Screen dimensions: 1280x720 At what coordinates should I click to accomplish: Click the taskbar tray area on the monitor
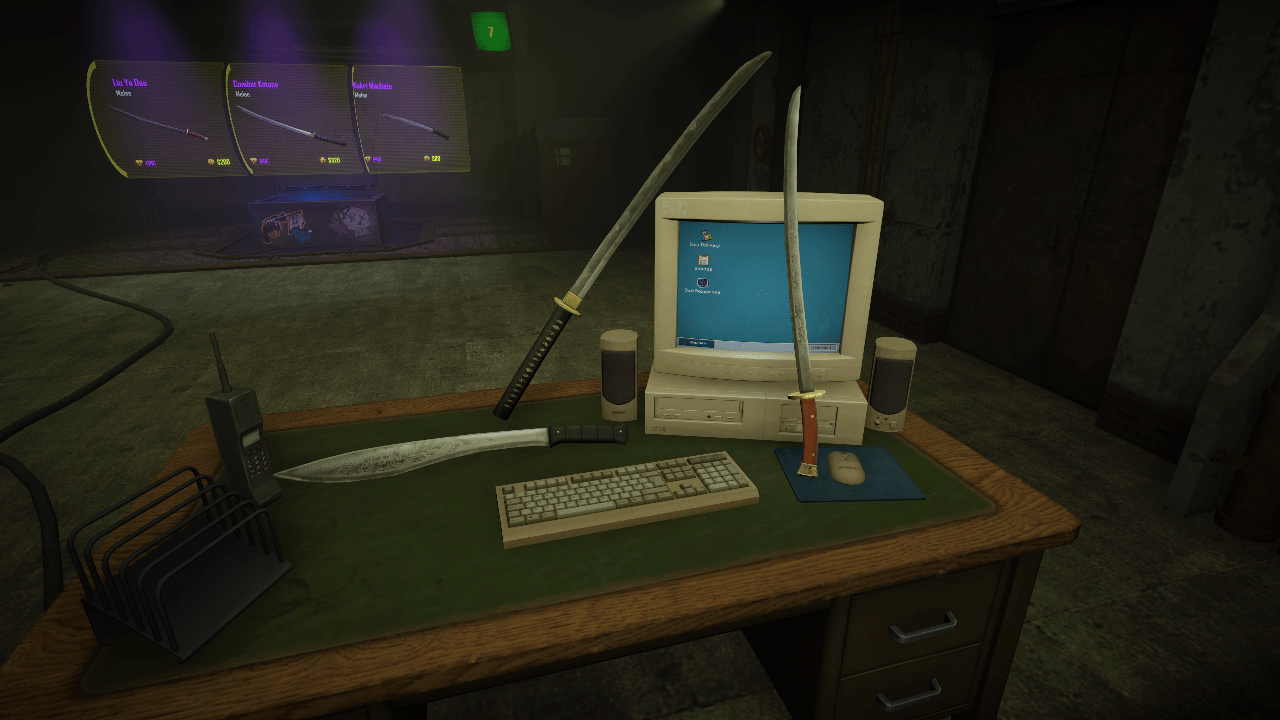pos(822,345)
